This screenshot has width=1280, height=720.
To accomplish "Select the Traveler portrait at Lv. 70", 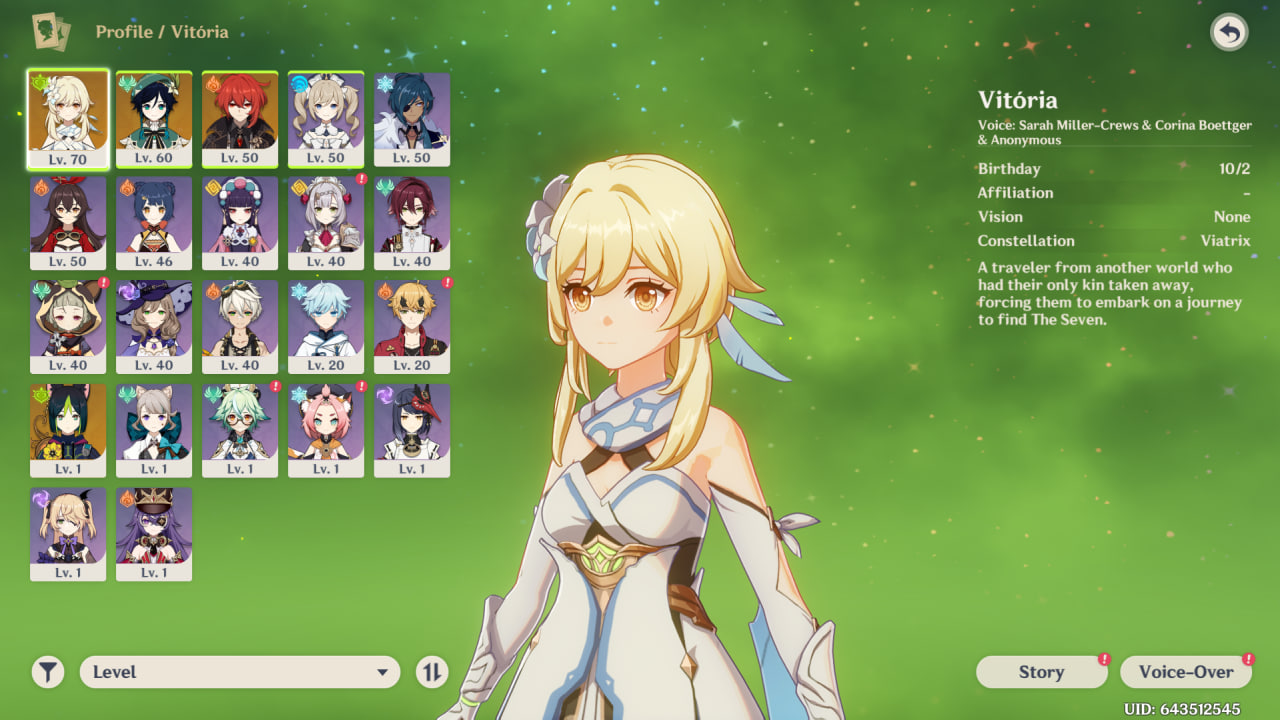I will tap(68, 118).
